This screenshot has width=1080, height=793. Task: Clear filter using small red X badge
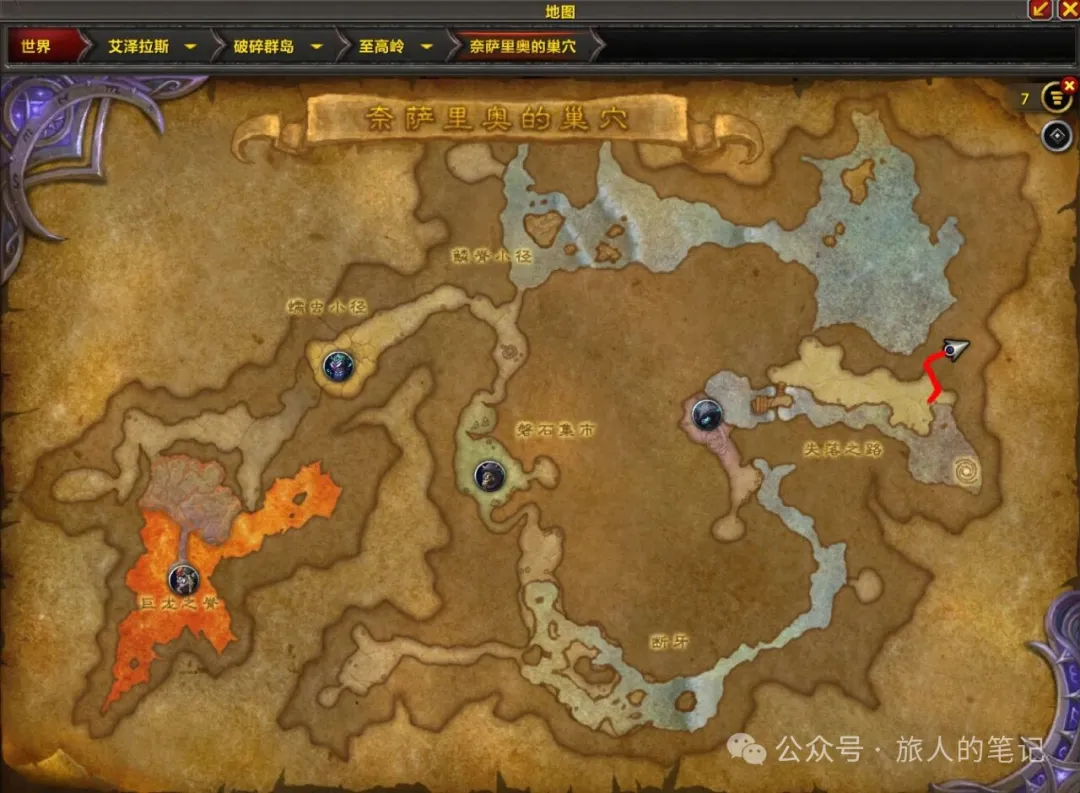(x=1069, y=86)
